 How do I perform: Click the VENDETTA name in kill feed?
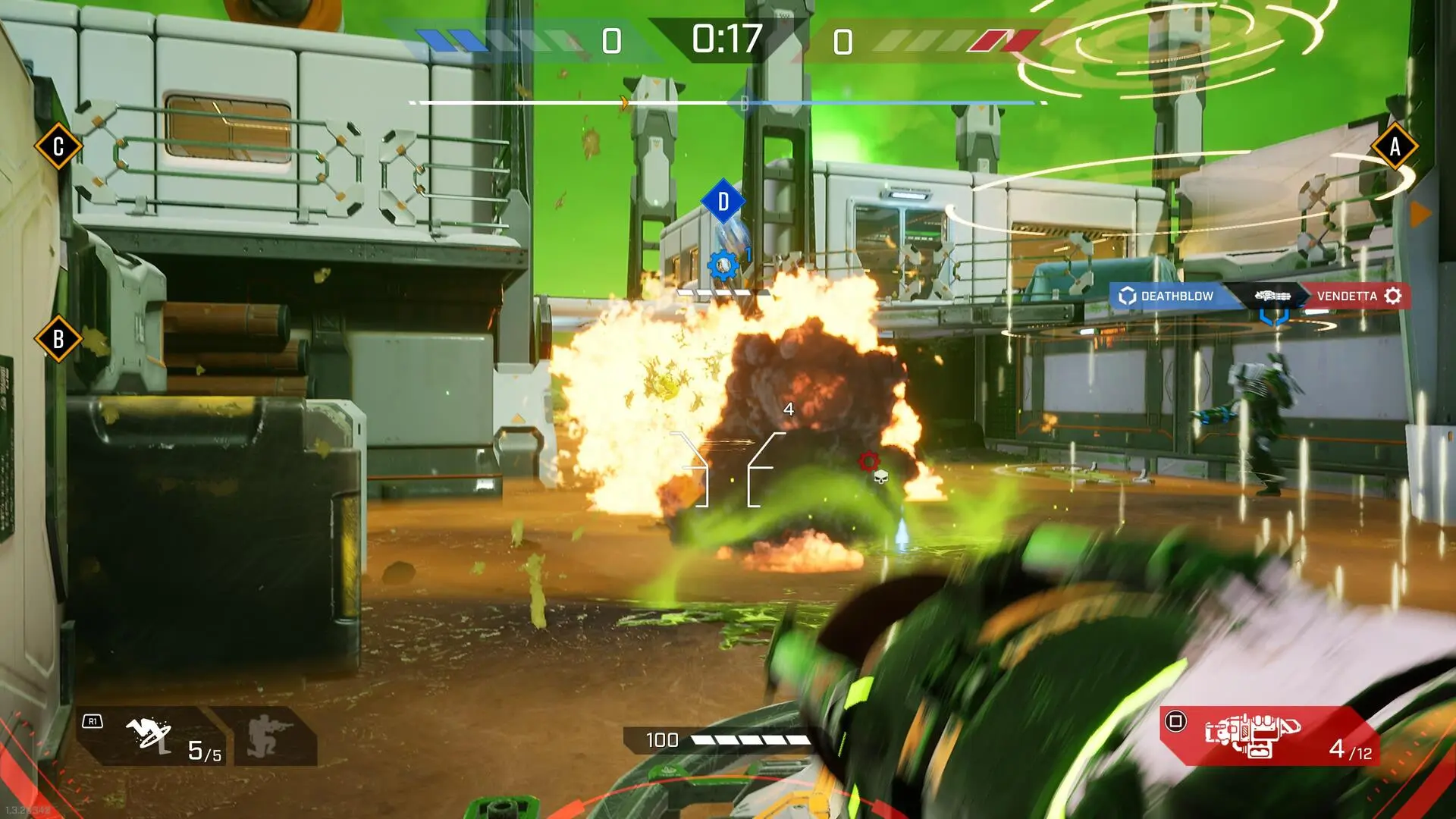(x=1347, y=296)
